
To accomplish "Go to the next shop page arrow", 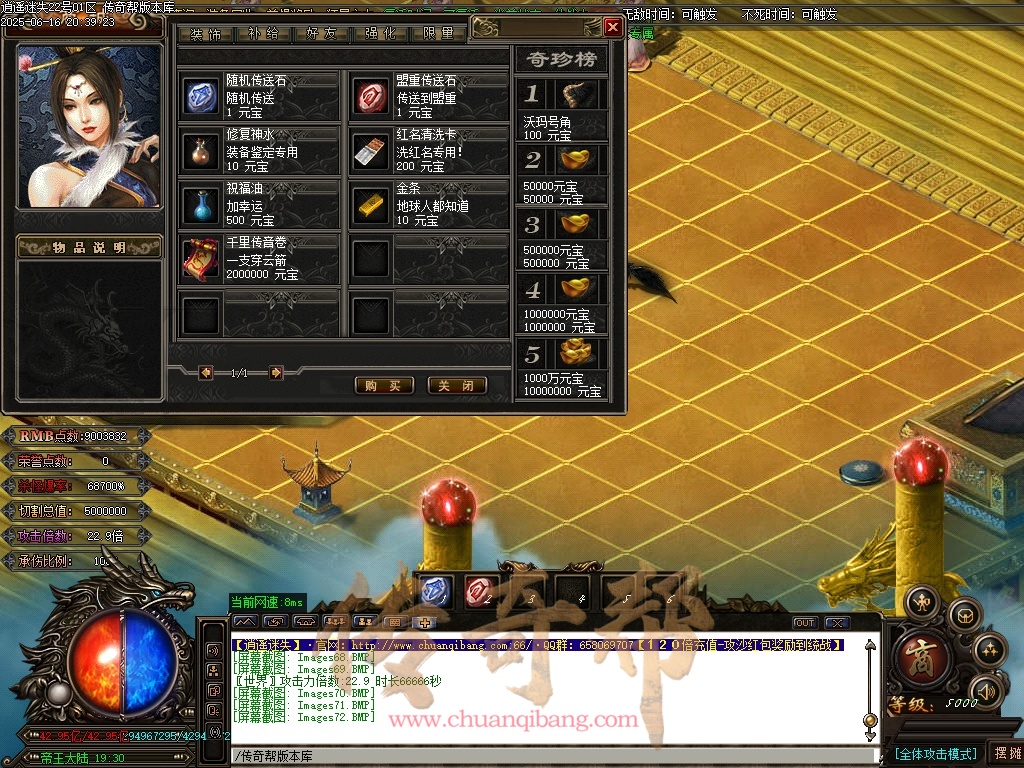I will [x=276, y=373].
